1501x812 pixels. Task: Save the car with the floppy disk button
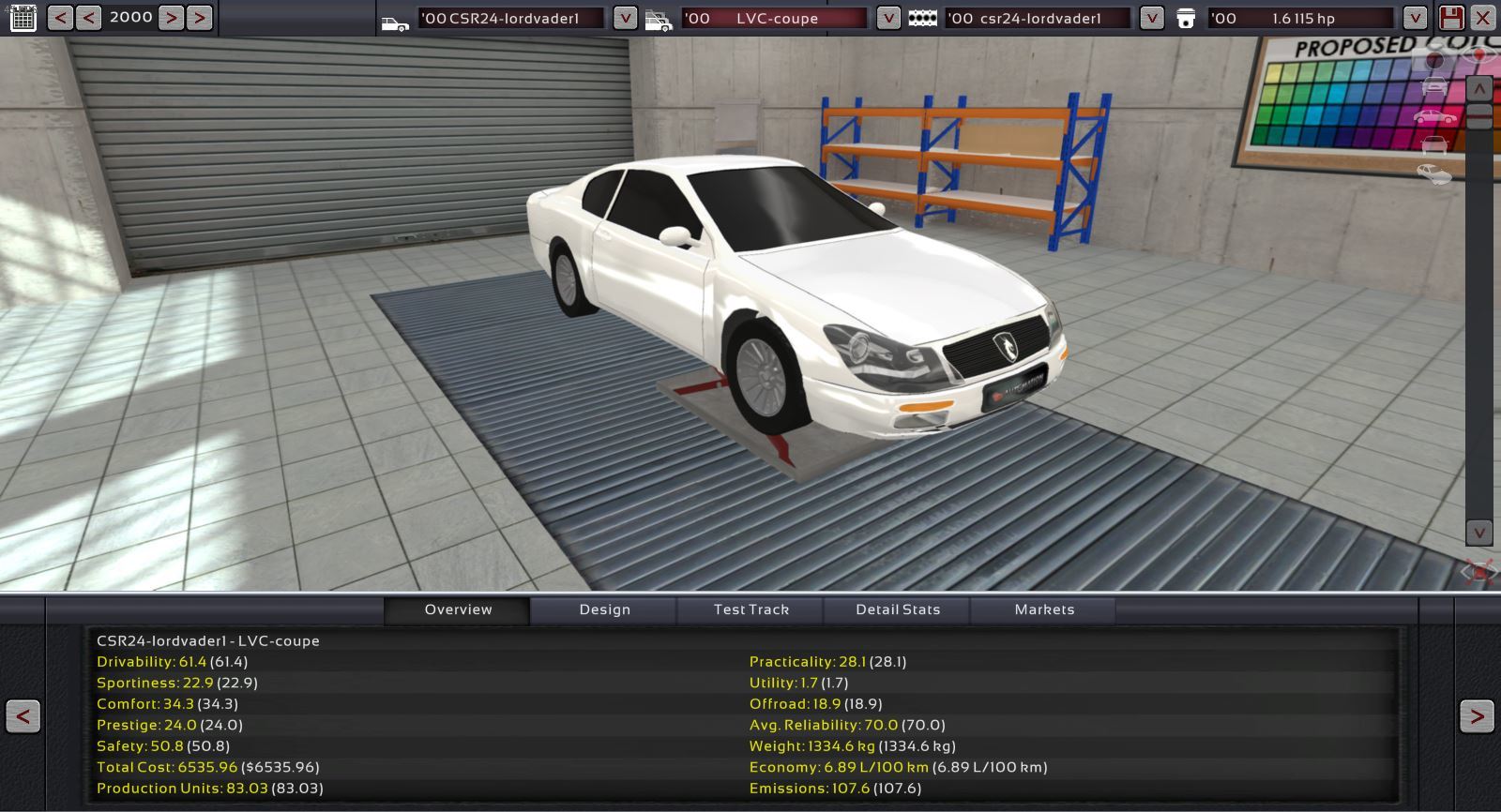coord(1451,18)
